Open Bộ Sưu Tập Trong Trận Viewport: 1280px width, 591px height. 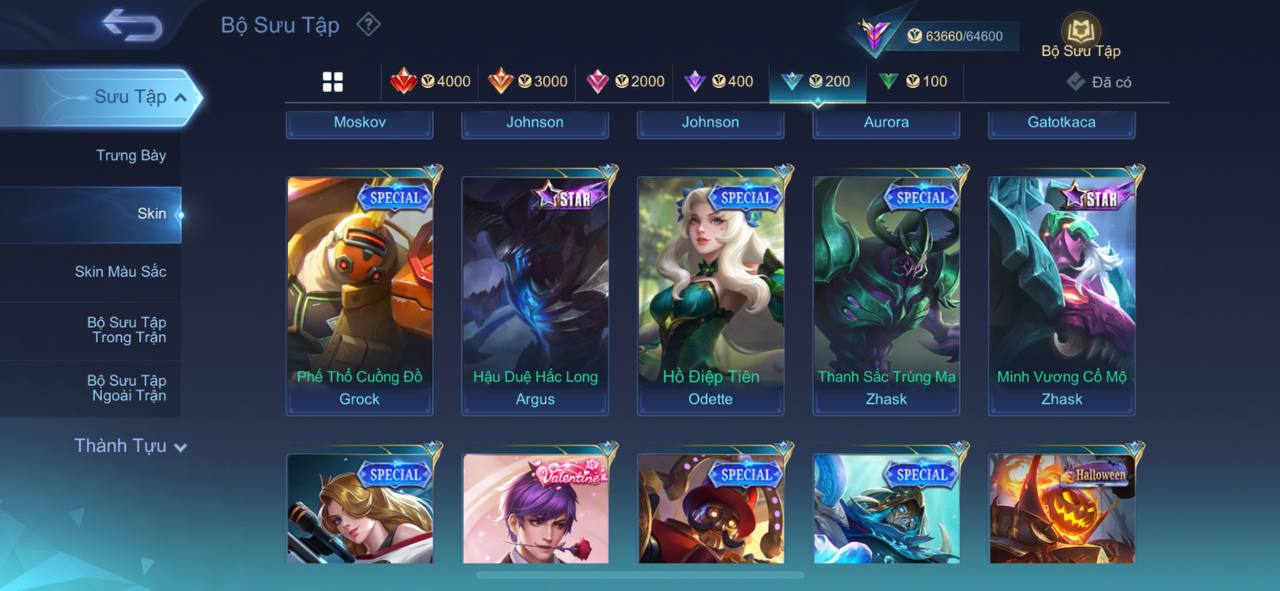[126, 330]
